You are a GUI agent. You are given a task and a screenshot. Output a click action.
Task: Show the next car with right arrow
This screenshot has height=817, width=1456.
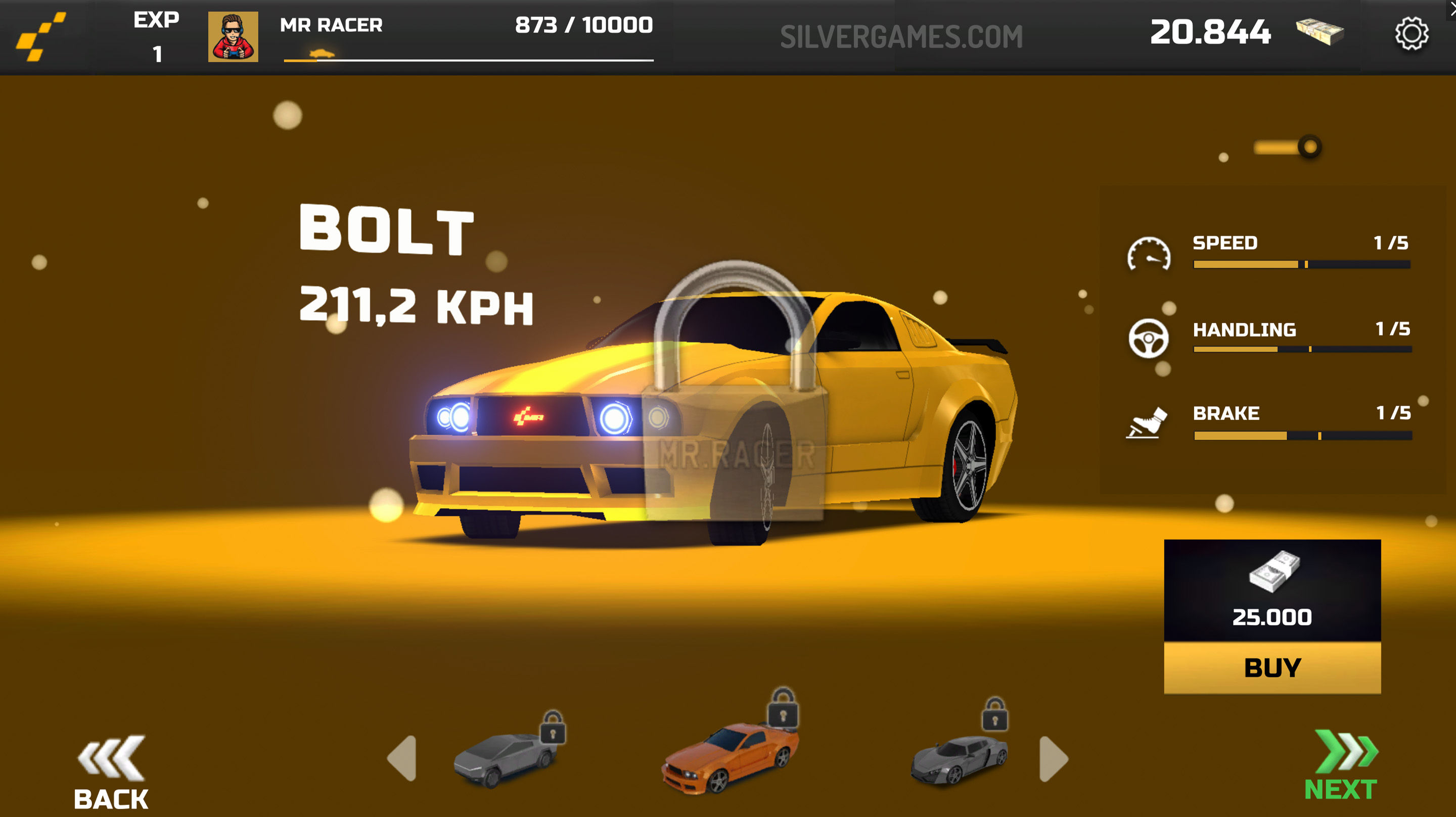1054,758
